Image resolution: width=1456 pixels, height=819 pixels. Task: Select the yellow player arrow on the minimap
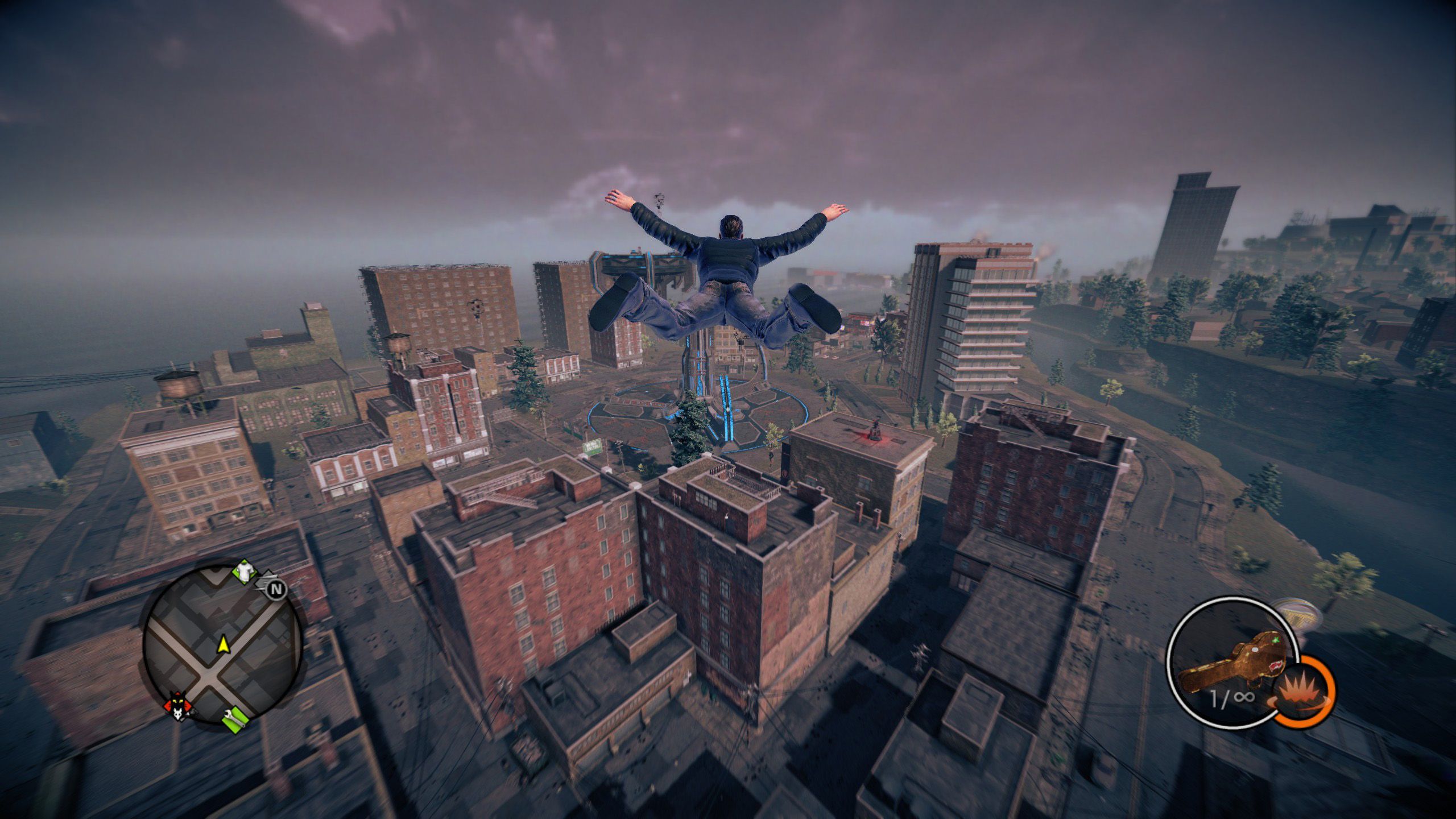tap(224, 643)
